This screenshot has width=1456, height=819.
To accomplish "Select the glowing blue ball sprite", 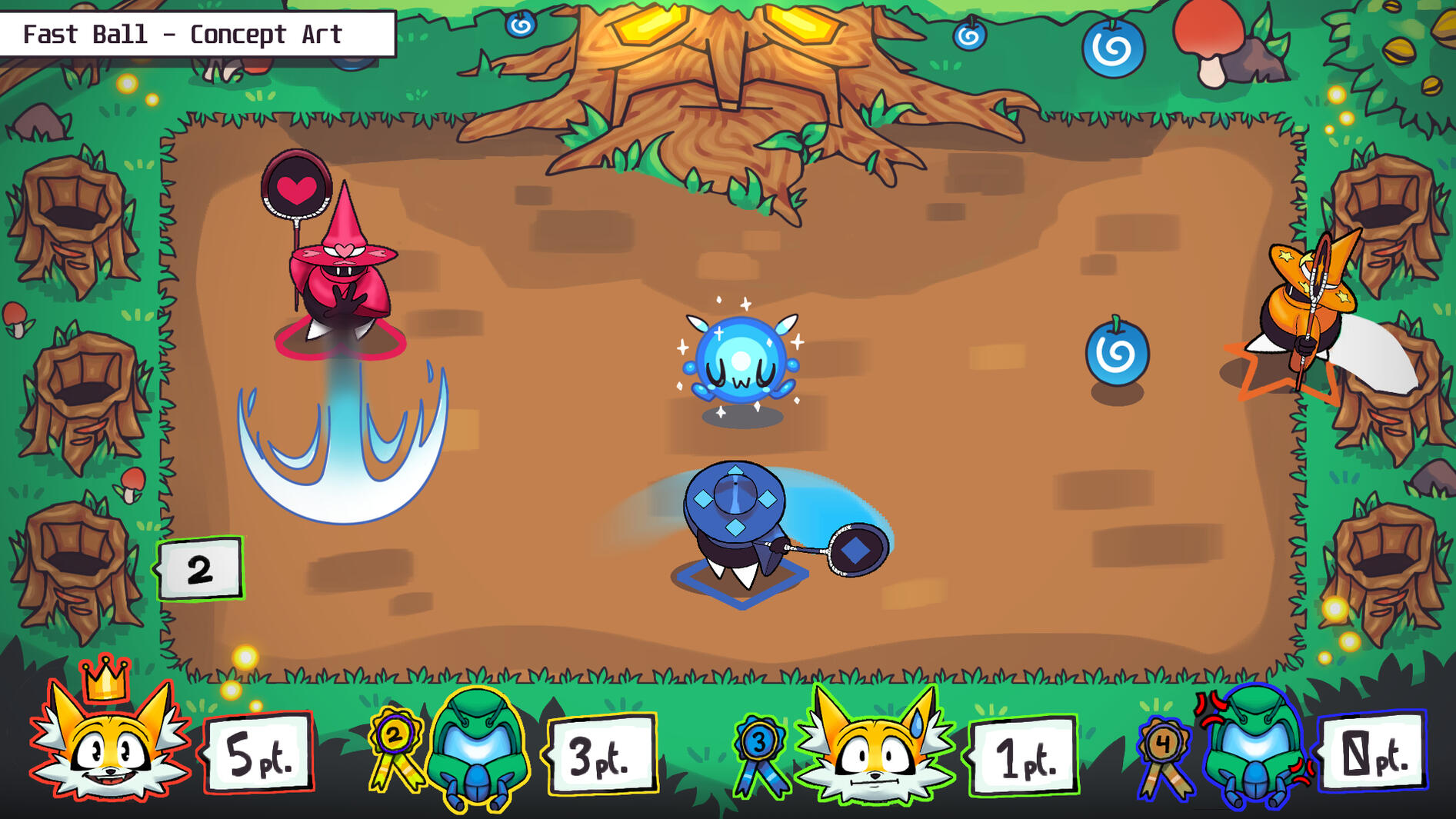I will click(x=741, y=360).
